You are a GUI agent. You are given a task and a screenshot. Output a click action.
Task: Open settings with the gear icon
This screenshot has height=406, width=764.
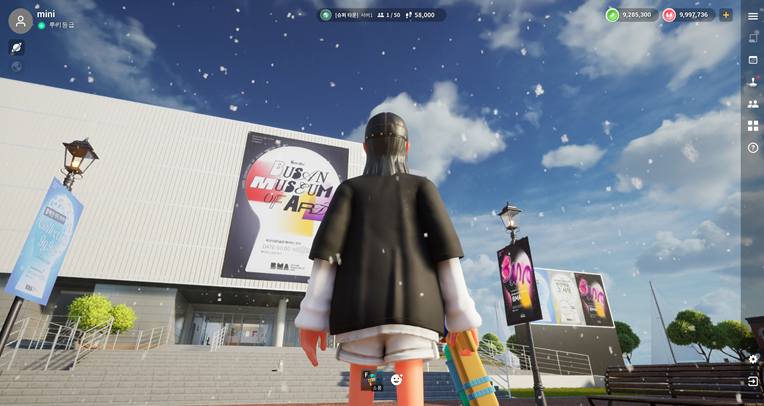pos(753,359)
